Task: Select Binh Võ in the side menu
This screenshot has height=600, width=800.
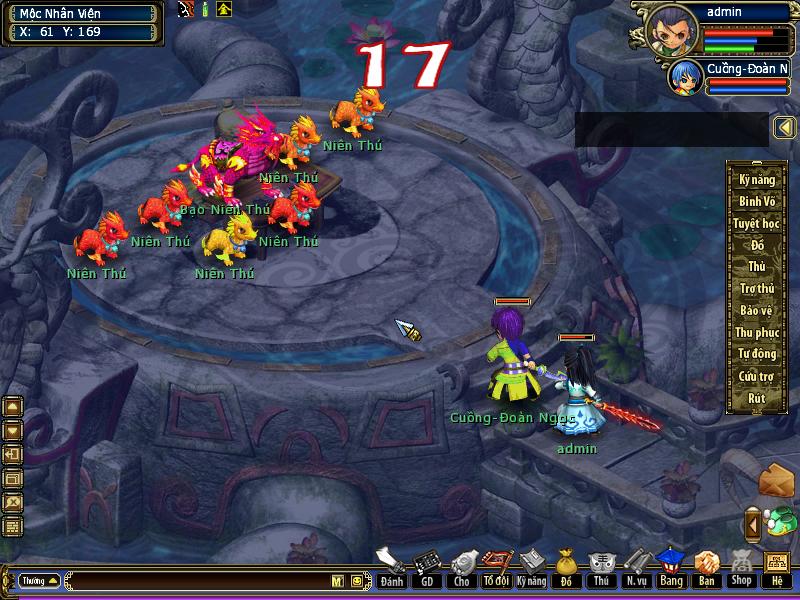Action: click(757, 202)
